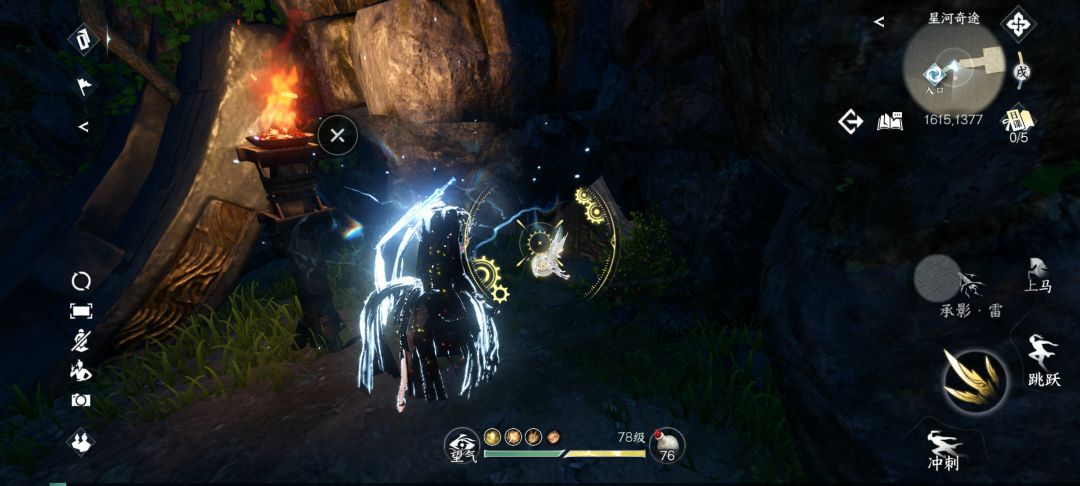The width and height of the screenshot is (1080, 486).
Task: Toggle the frame brackets view icon
Action: point(80,311)
